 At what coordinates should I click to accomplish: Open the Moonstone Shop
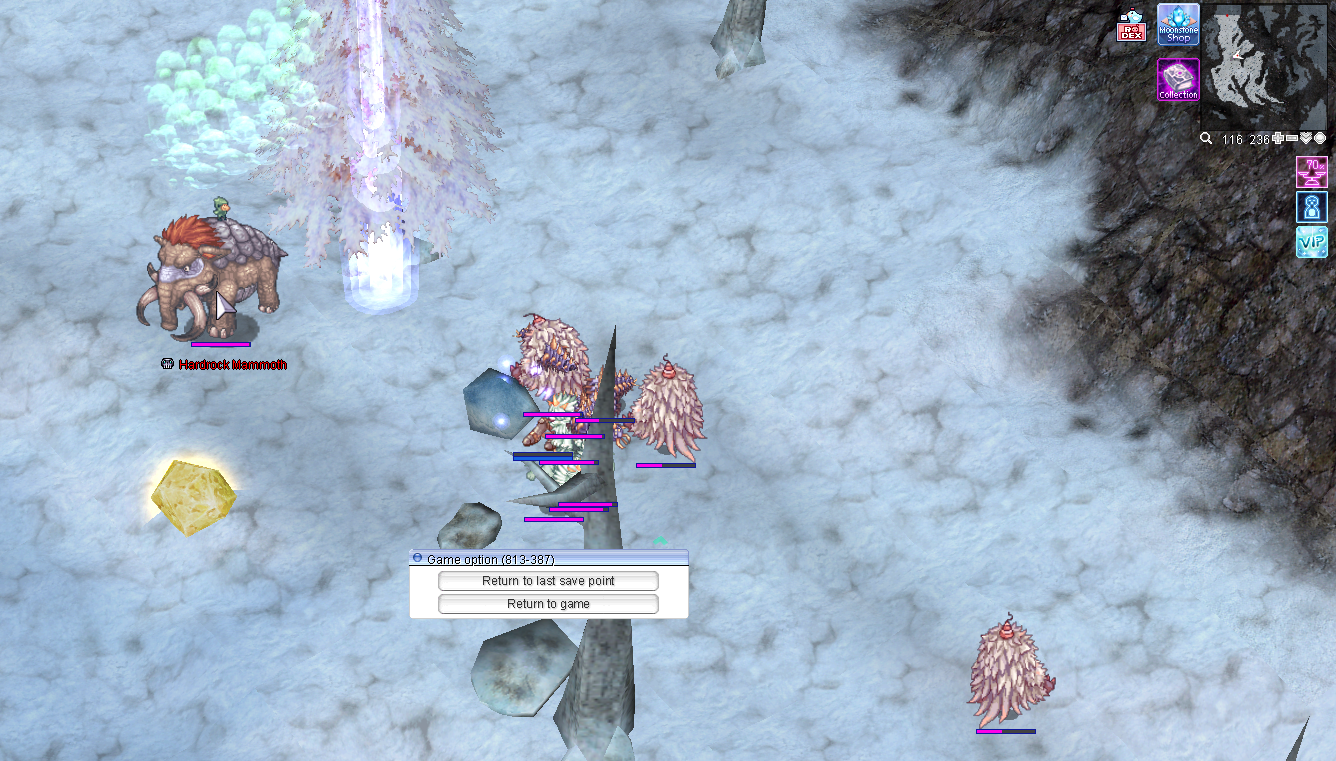tap(1178, 24)
